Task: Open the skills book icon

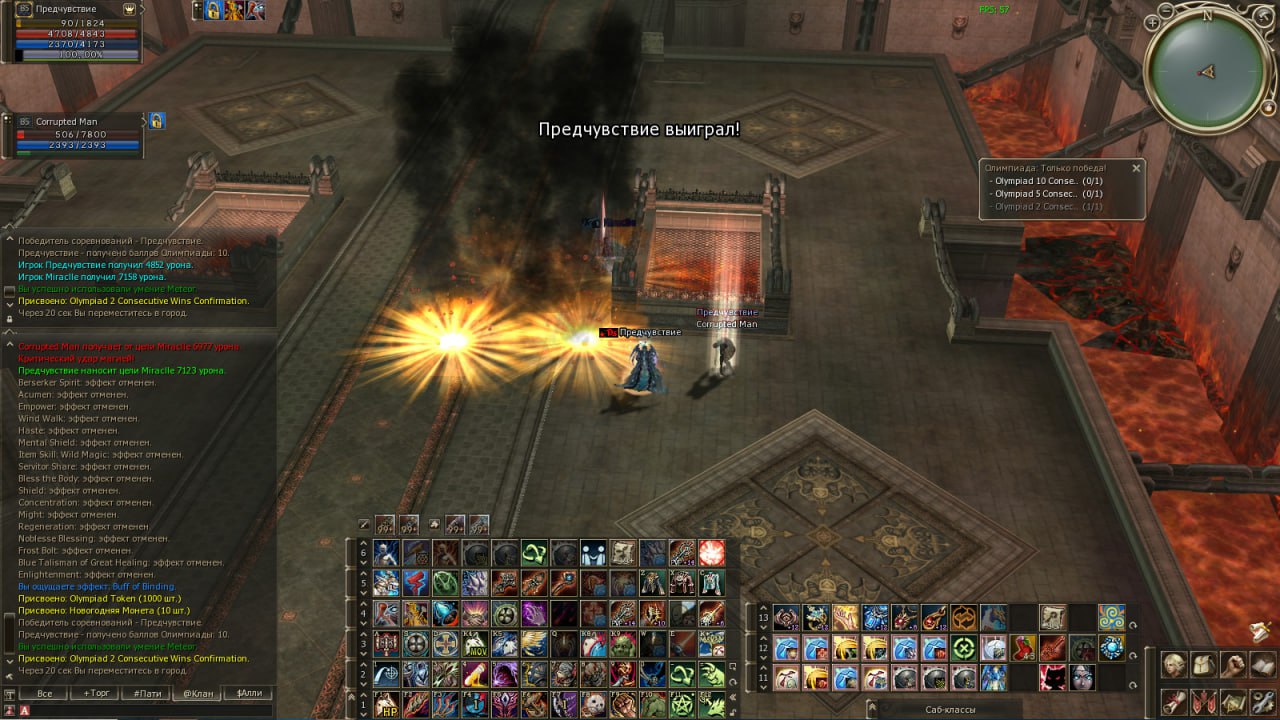Action: click(1263, 664)
